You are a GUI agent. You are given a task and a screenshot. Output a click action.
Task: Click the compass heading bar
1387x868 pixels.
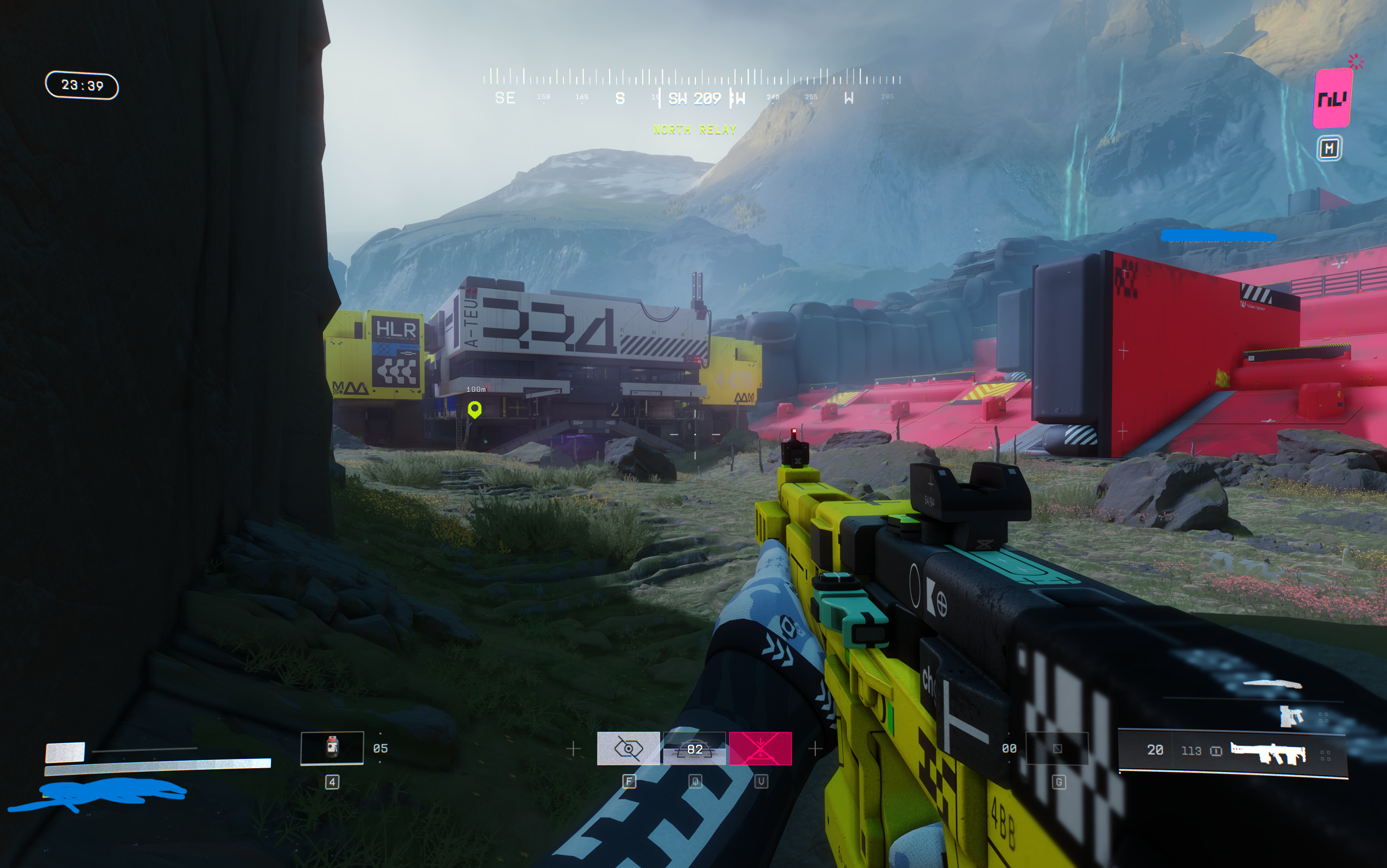tap(692, 87)
